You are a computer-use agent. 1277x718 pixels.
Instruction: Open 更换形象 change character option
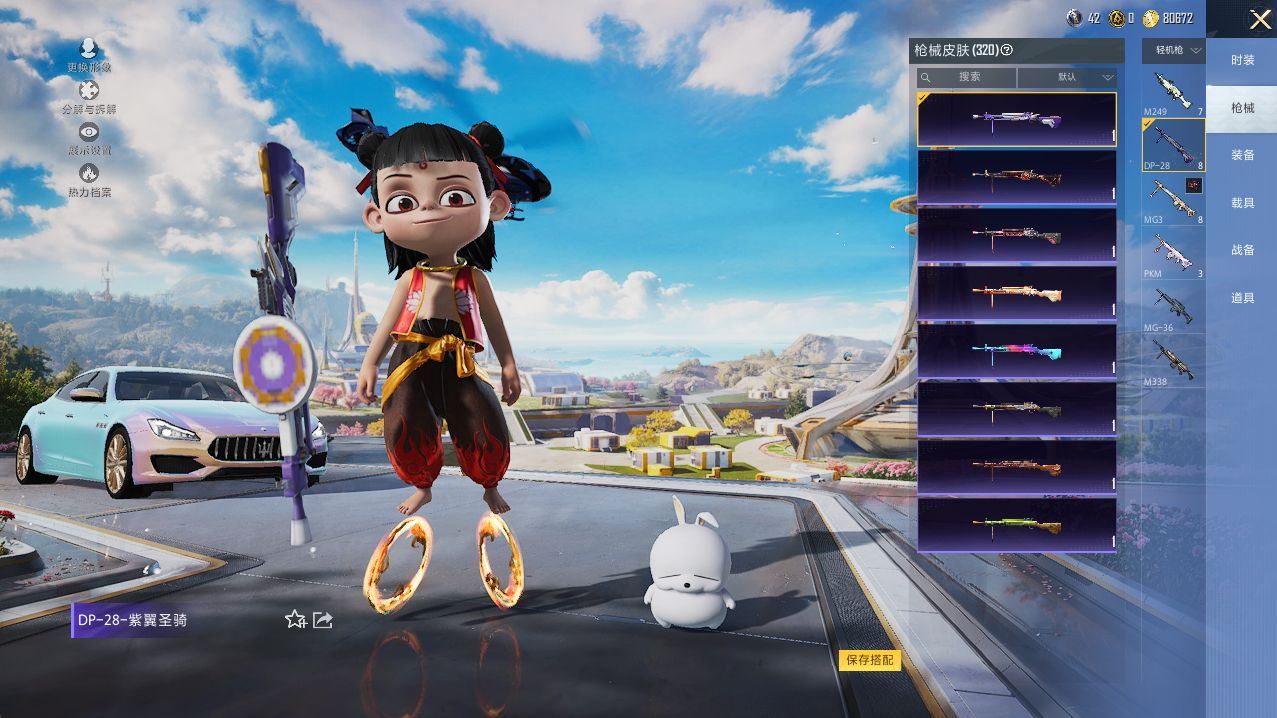click(89, 55)
